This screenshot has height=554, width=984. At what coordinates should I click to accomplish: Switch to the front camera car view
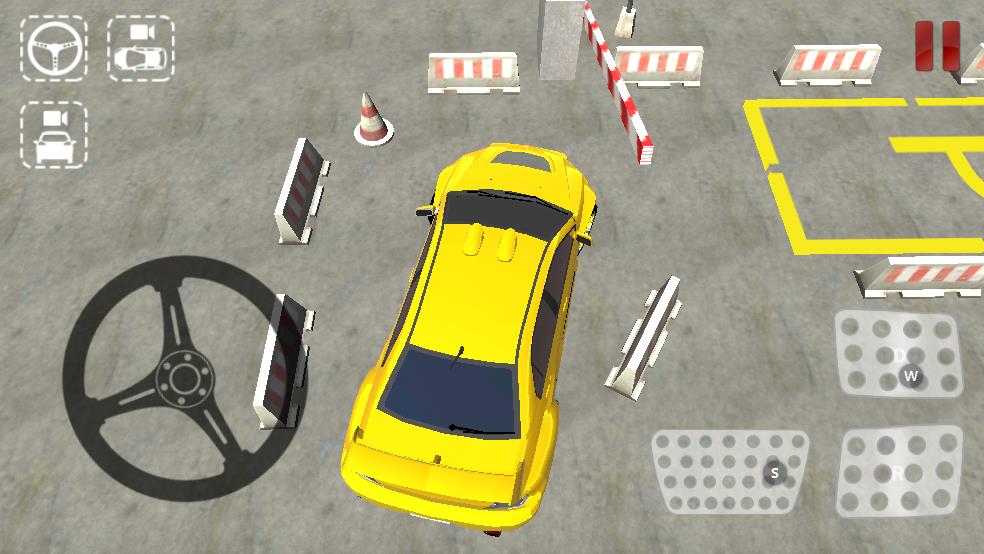click(x=54, y=134)
